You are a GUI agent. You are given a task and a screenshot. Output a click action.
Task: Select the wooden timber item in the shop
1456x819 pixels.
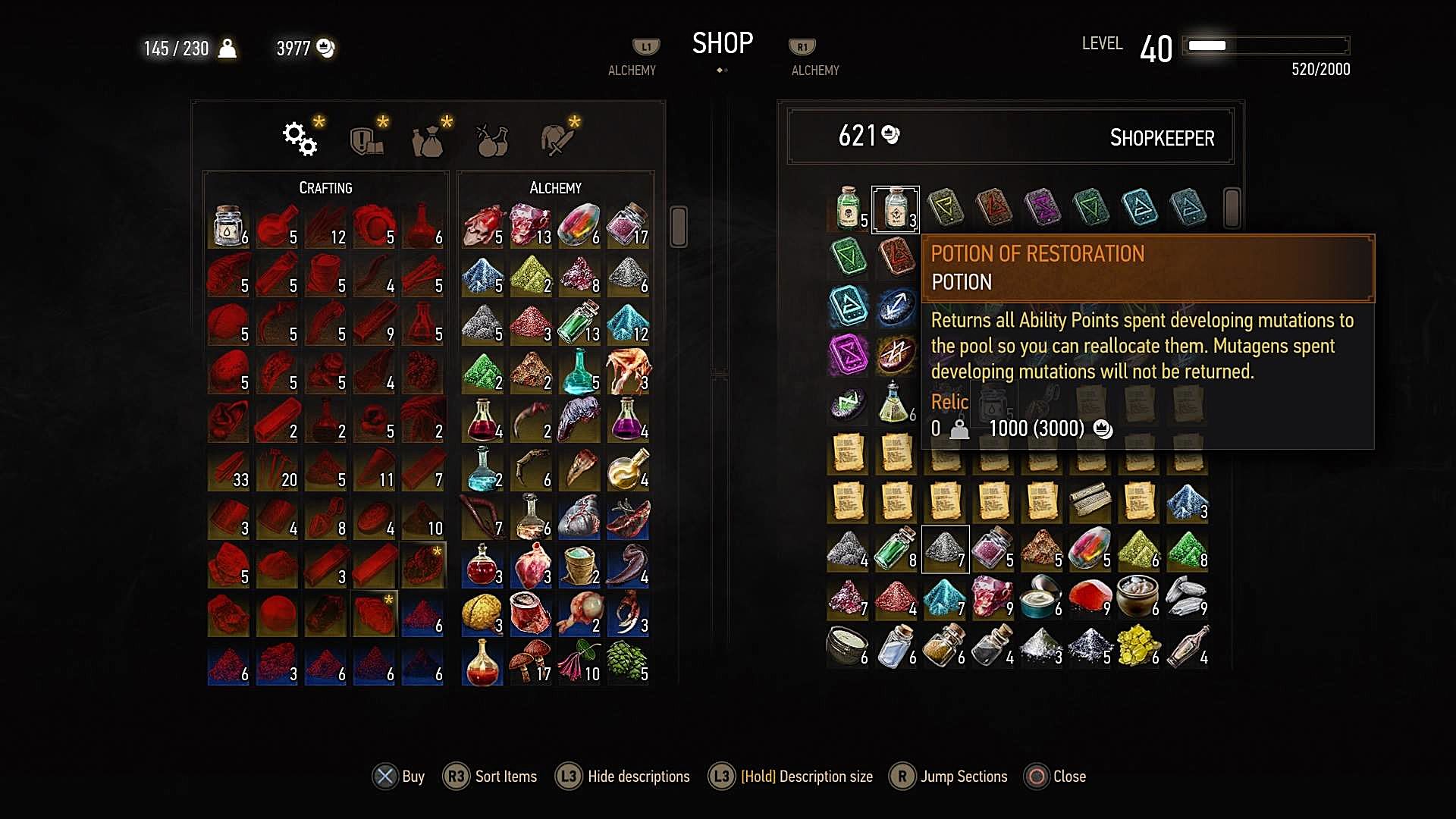1090,500
